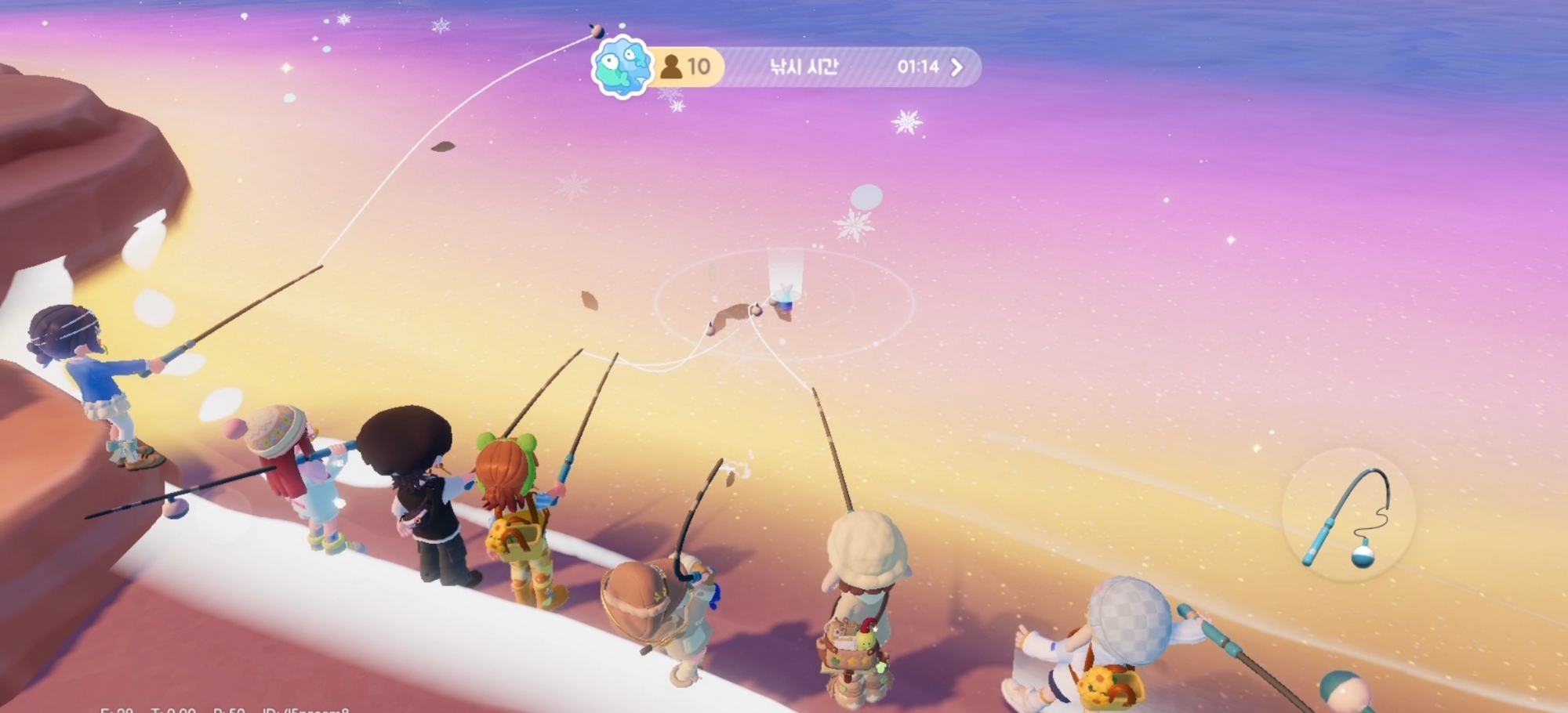Expand the fishing time banner arrow
1568x713 pixels.
pyautogui.click(x=957, y=67)
